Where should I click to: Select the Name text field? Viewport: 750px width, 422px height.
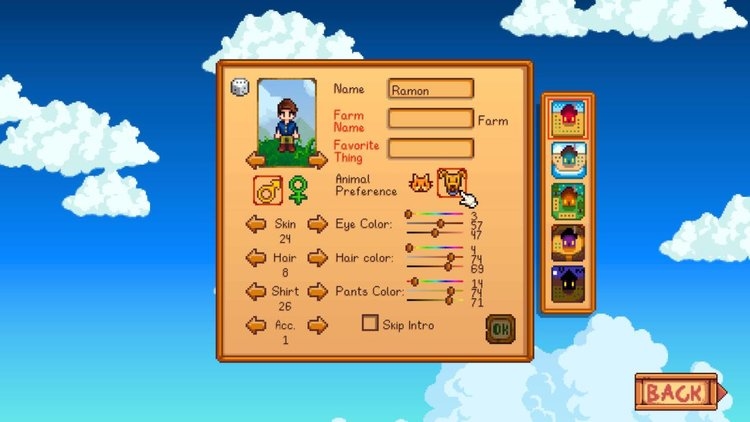[x=430, y=89]
